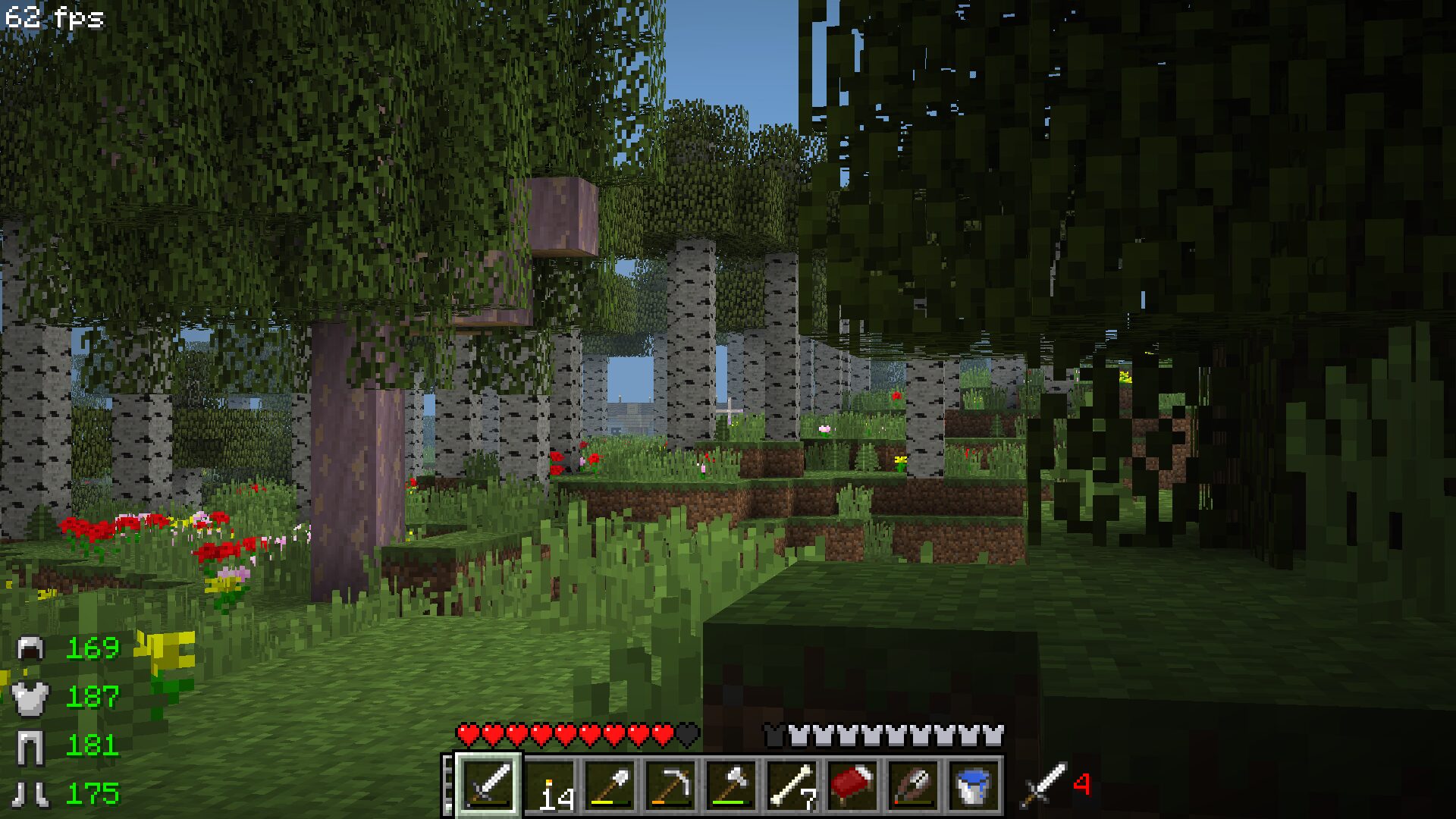Screen dimensions: 1456x819
Task: Select the torch stack hotbar slot
Action: 550,786
